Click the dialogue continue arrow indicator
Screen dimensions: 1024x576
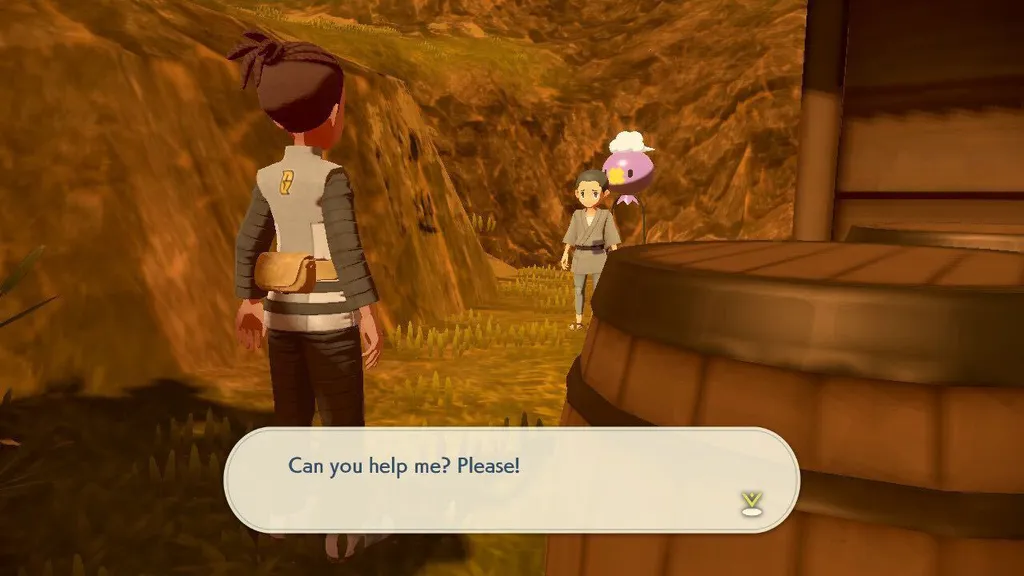click(751, 503)
